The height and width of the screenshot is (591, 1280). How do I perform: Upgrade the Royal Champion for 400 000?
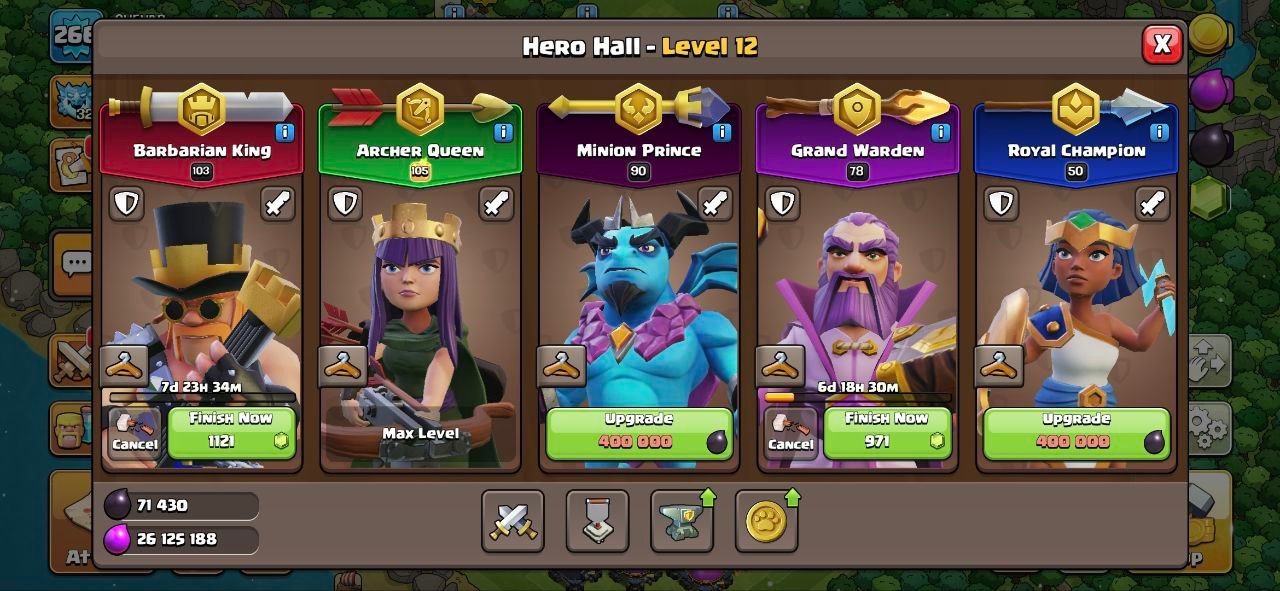click(1076, 432)
